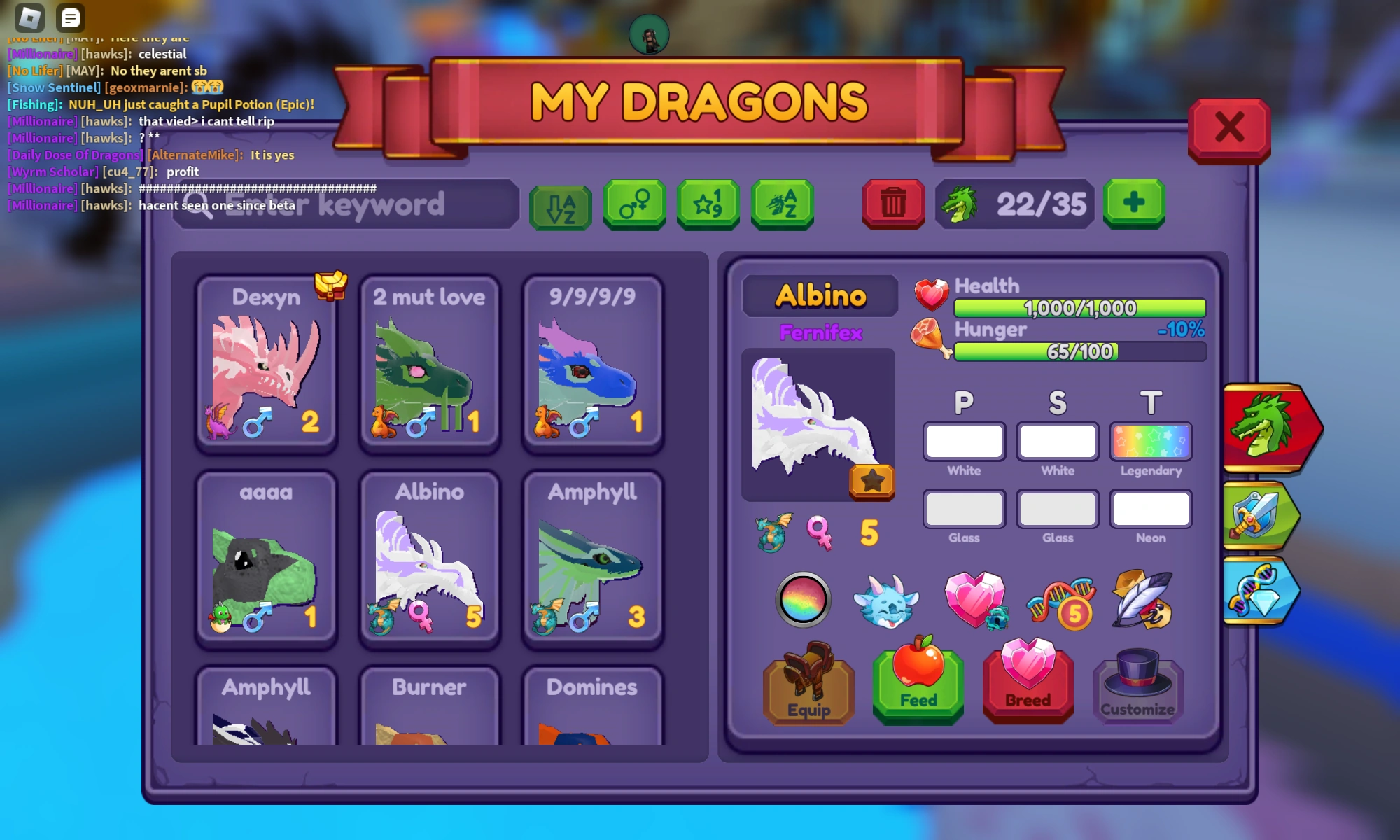The image size is (1400, 840).
Task: Click the dragon alphabetical sort icon
Action: coord(782,205)
